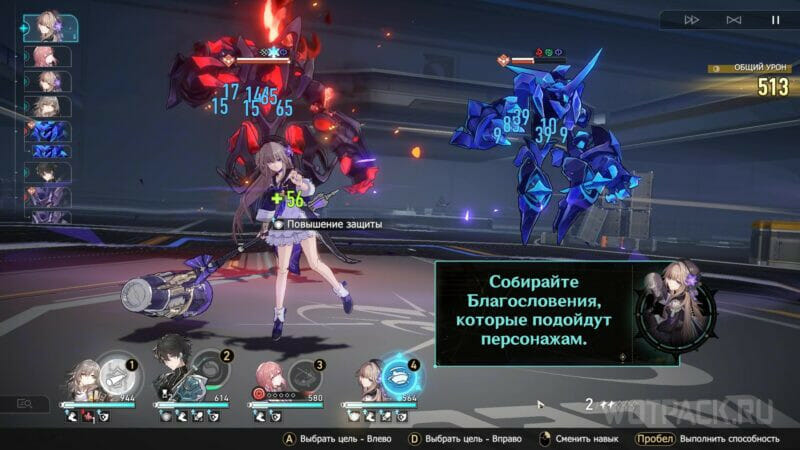
Task: Toggle double-speed battle mode
Action: click(x=691, y=19)
